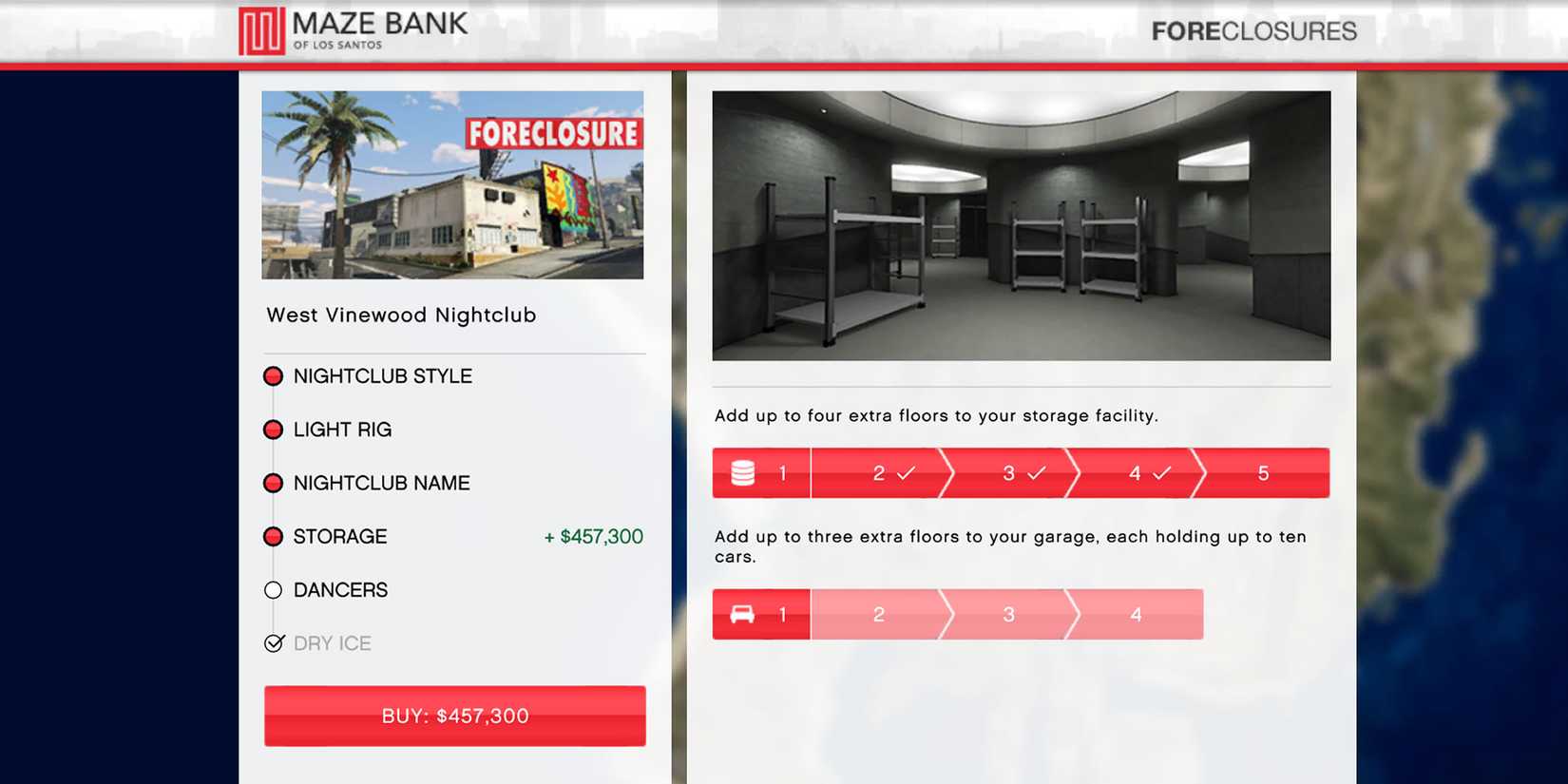Click the red NIGHTCLUB STYLE bullet icon
The width and height of the screenshot is (1568, 784).
click(274, 376)
